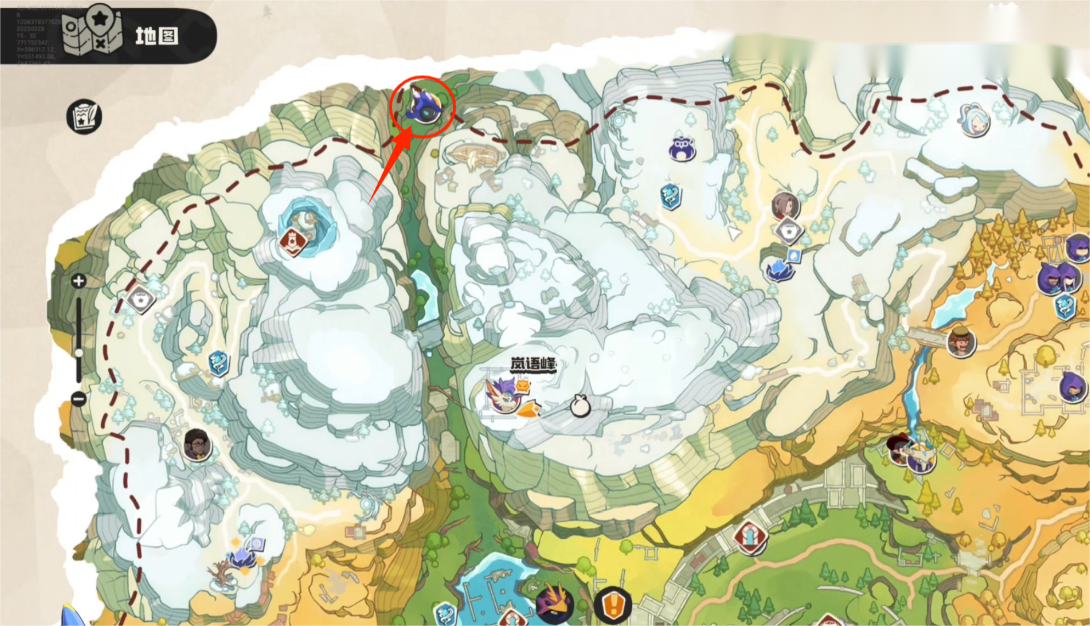Select the red castle marker in ice crater
This screenshot has height=626, width=1090.
point(293,241)
